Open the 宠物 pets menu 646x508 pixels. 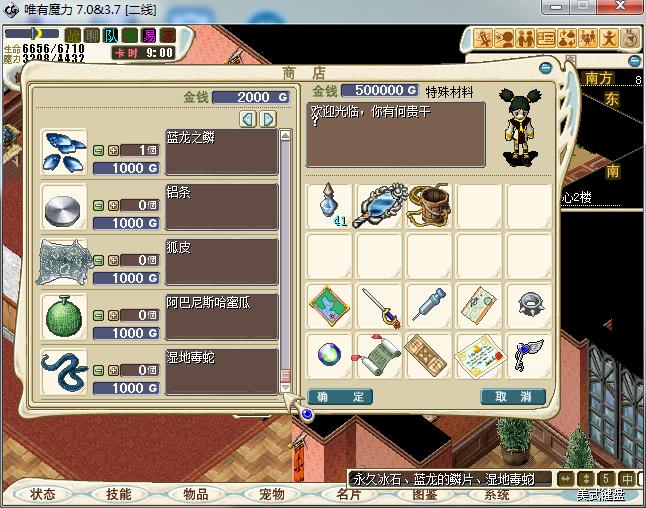click(272, 494)
